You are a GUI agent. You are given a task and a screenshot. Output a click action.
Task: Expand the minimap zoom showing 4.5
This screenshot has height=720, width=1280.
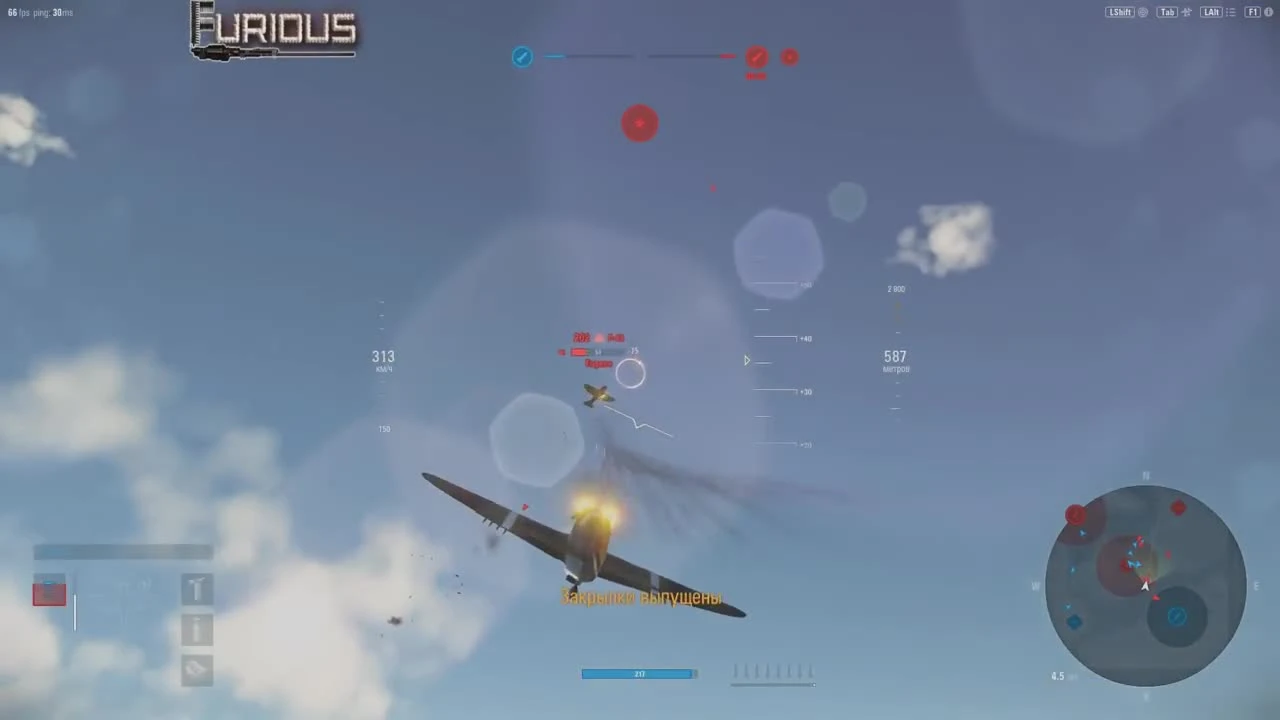coord(1058,676)
